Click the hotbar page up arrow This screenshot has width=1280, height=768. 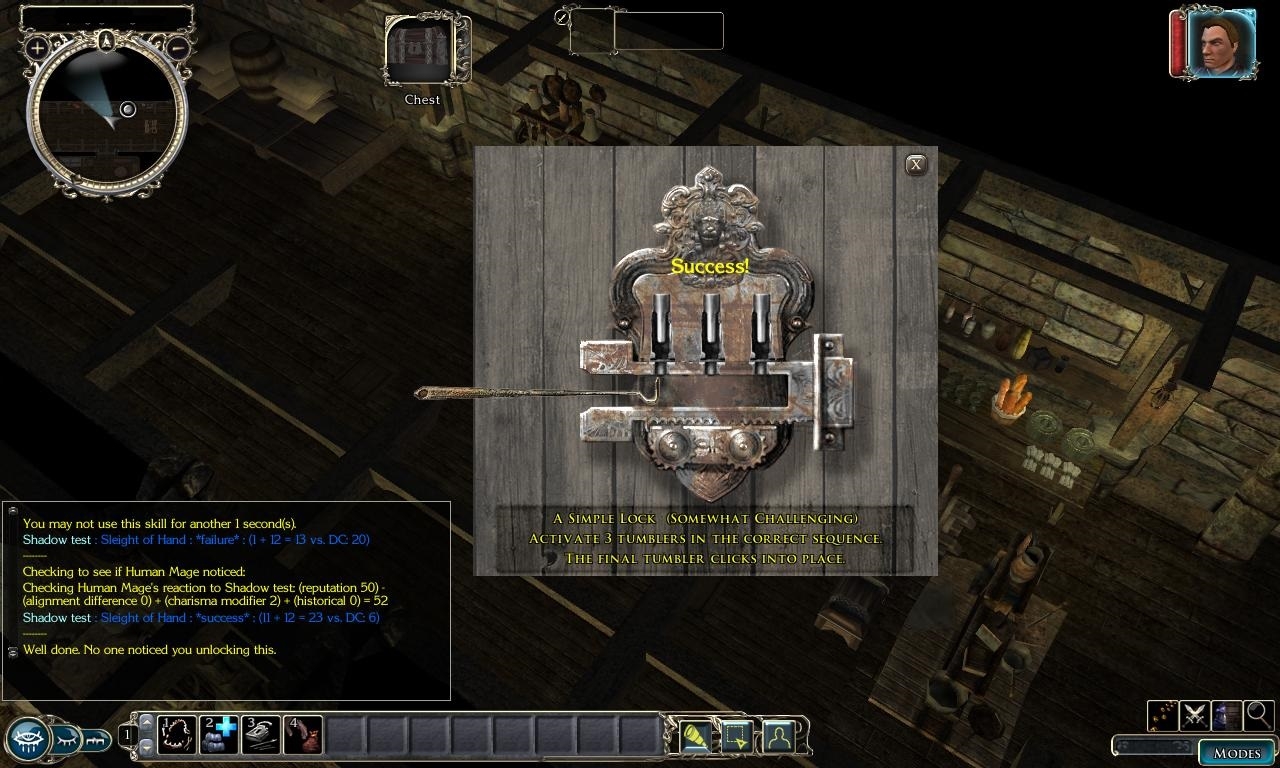146,722
